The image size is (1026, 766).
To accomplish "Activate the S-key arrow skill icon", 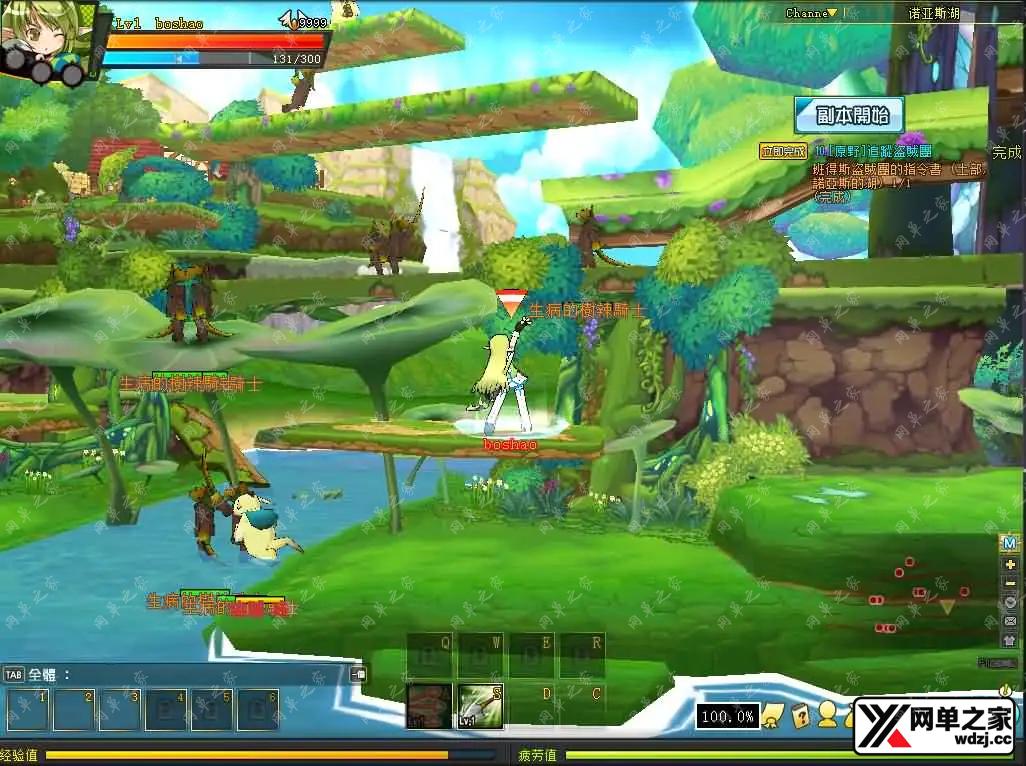I will click(480, 706).
